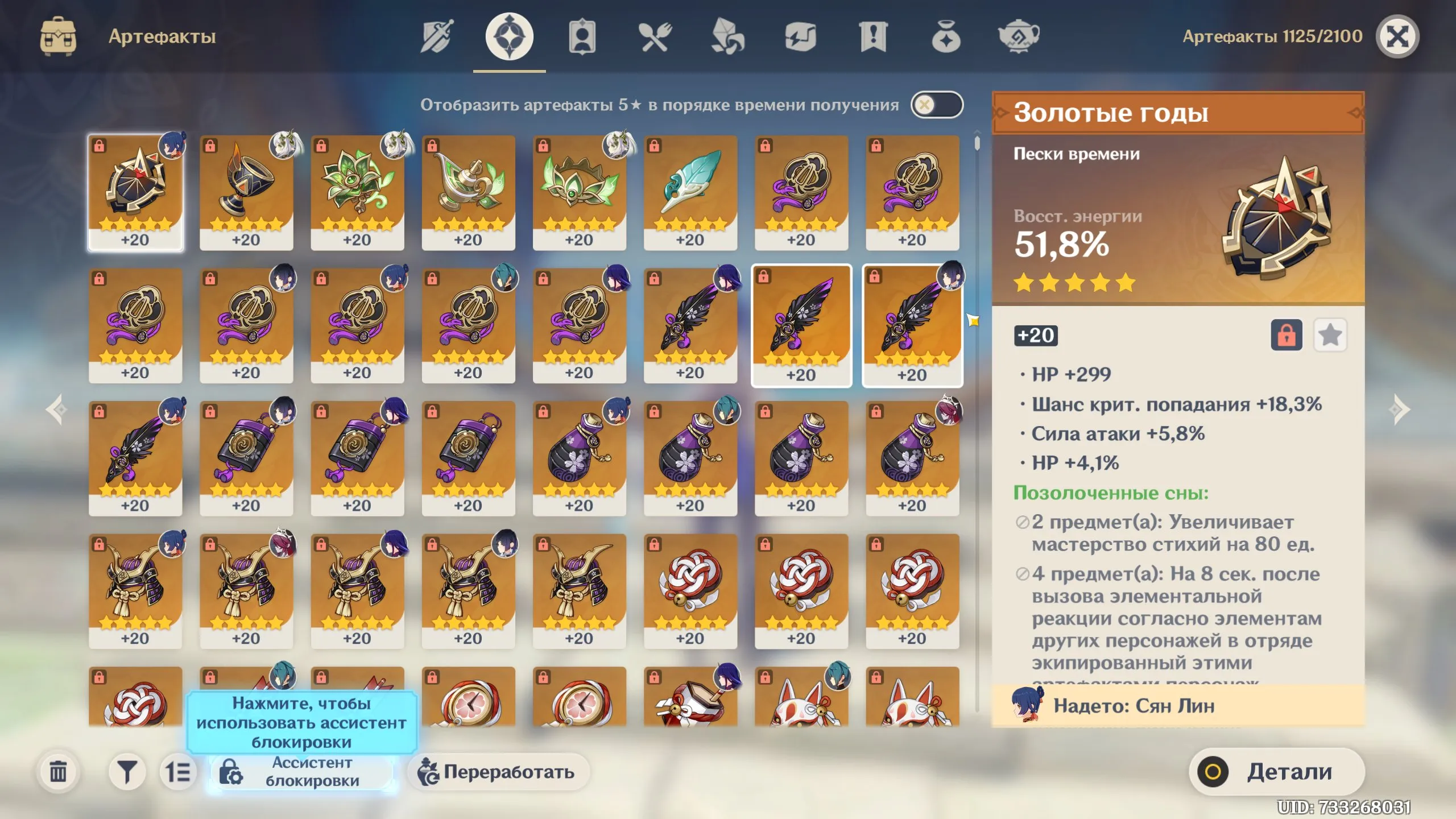
Task: Open the artifact filter icon
Action: 129,772
